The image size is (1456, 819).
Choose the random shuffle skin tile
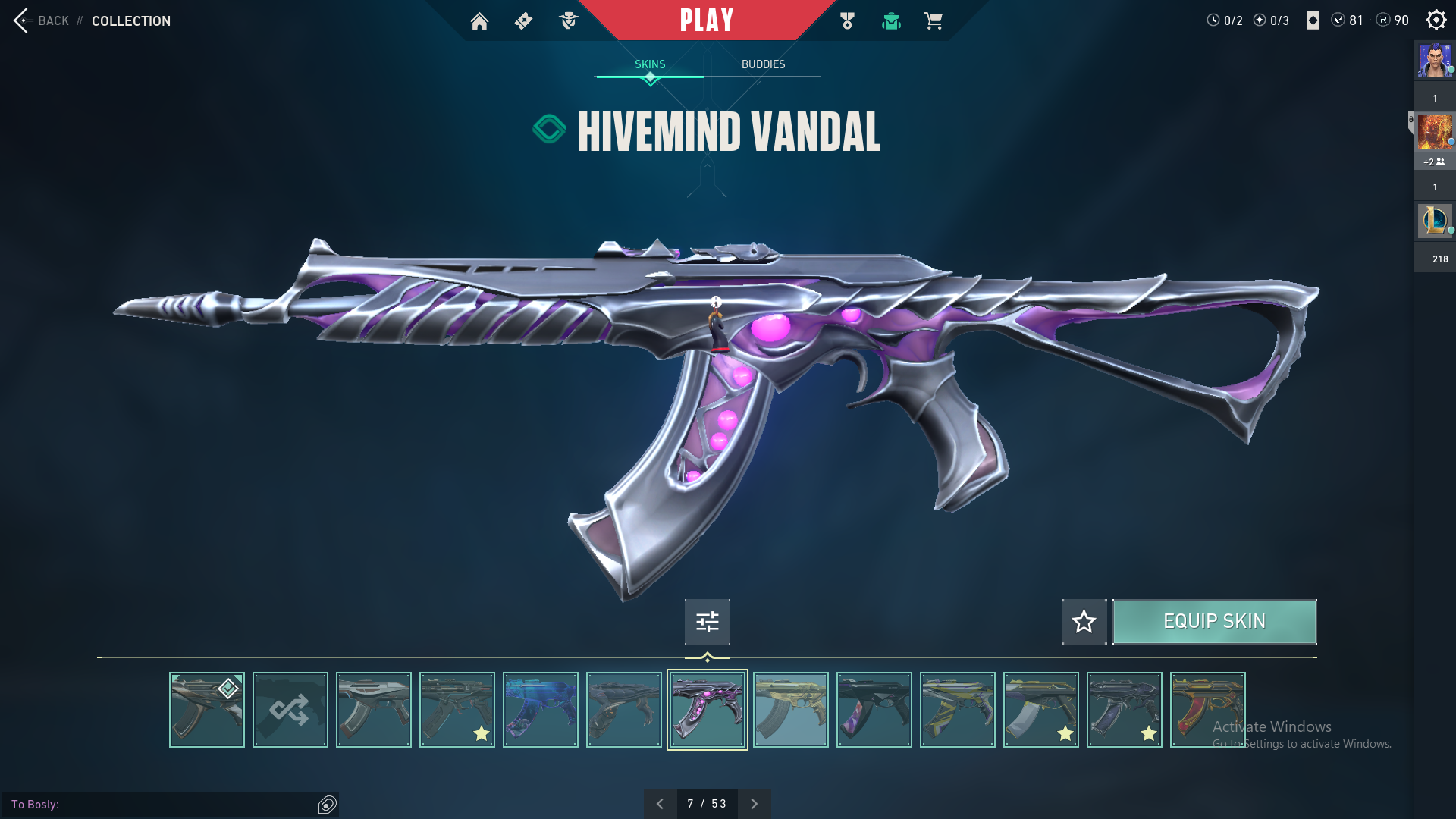tap(290, 710)
